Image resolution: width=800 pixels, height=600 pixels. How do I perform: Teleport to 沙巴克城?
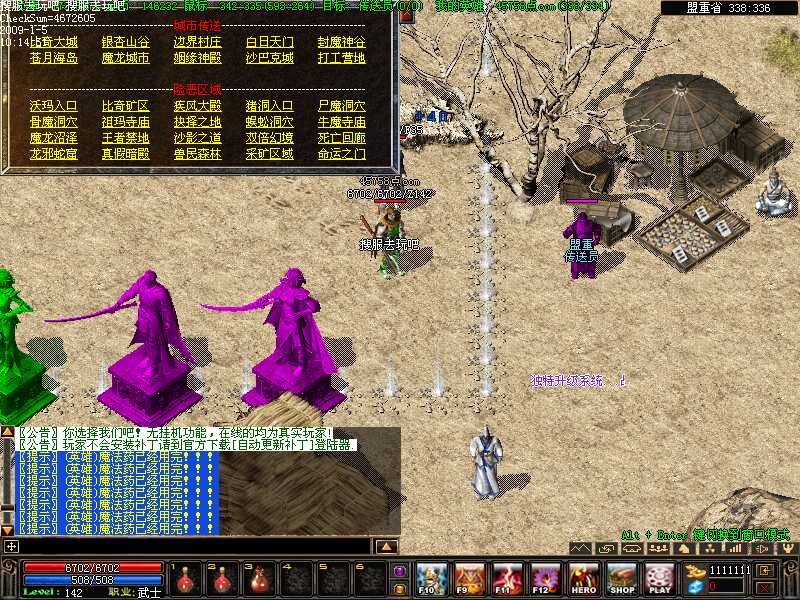[270, 58]
